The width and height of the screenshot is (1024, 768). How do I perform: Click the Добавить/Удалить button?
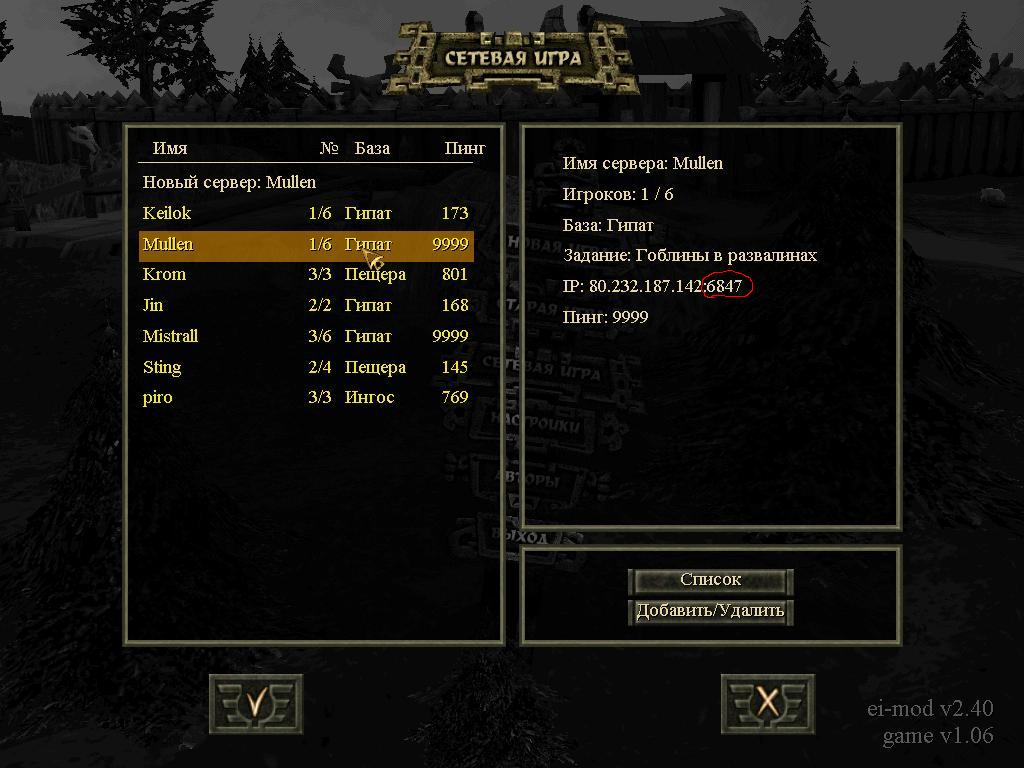[x=710, y=611]
